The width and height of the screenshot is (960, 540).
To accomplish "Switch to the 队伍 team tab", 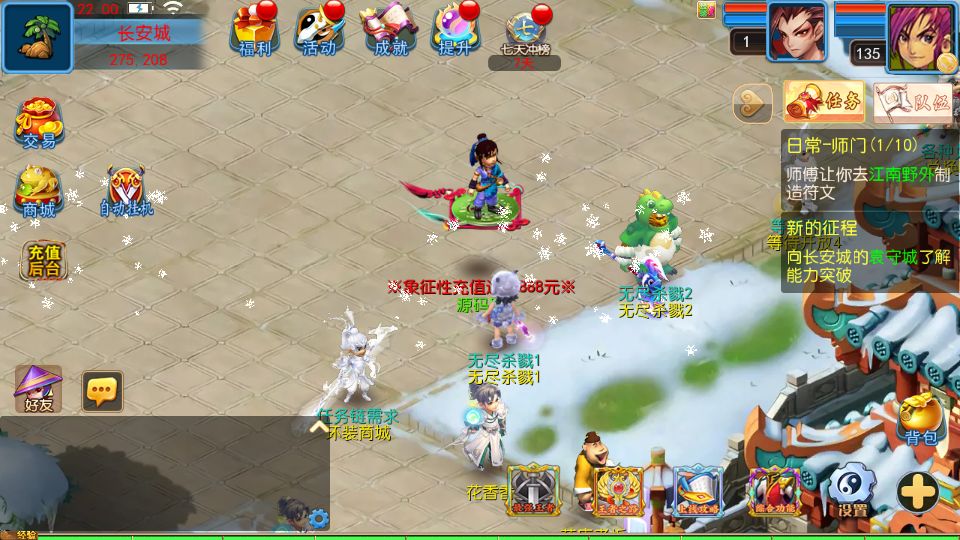I will [x=913, y=101].
